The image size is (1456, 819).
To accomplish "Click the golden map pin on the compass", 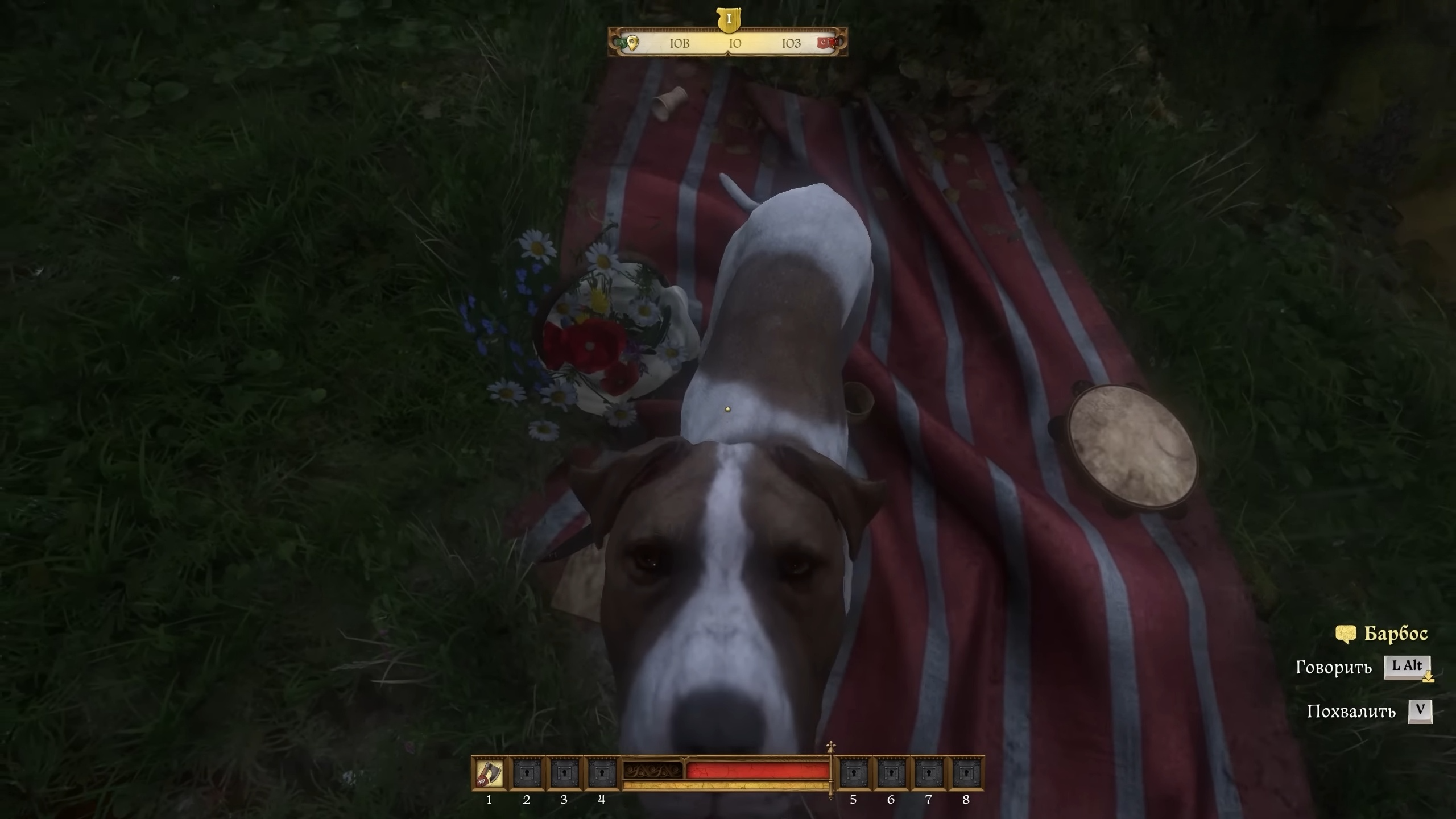I will tap(632, 43).
